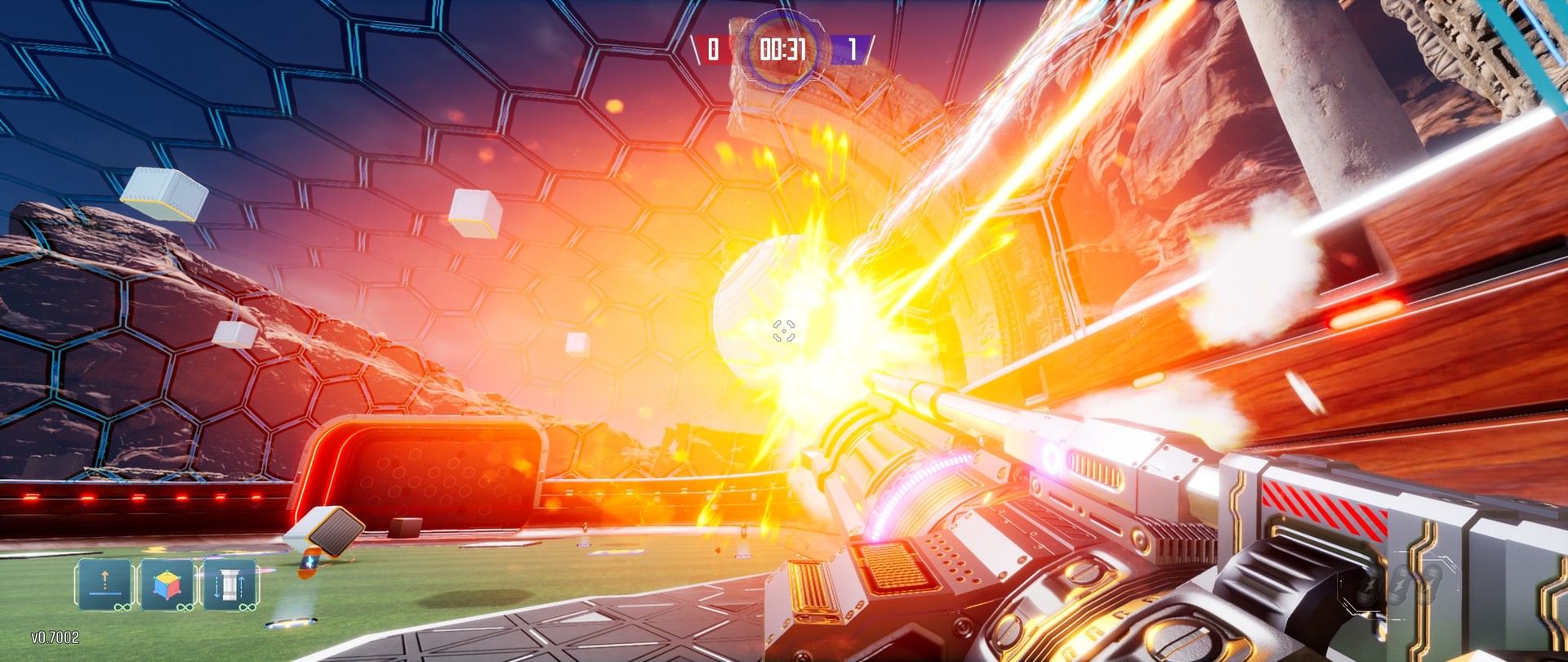Click the rightmost faded battery pip

pyautogui.click(x=1431, y=584)
